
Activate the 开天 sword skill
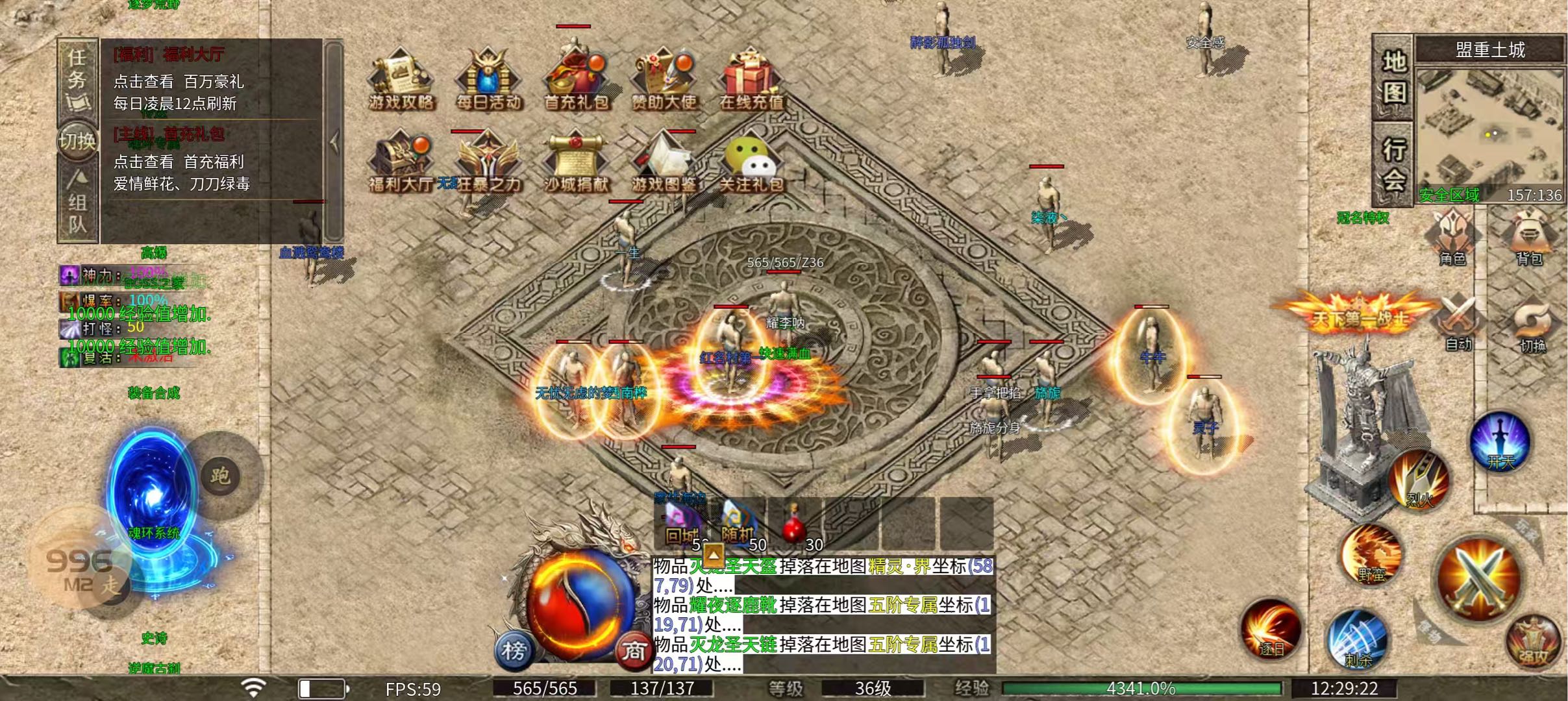(1500, 441)
